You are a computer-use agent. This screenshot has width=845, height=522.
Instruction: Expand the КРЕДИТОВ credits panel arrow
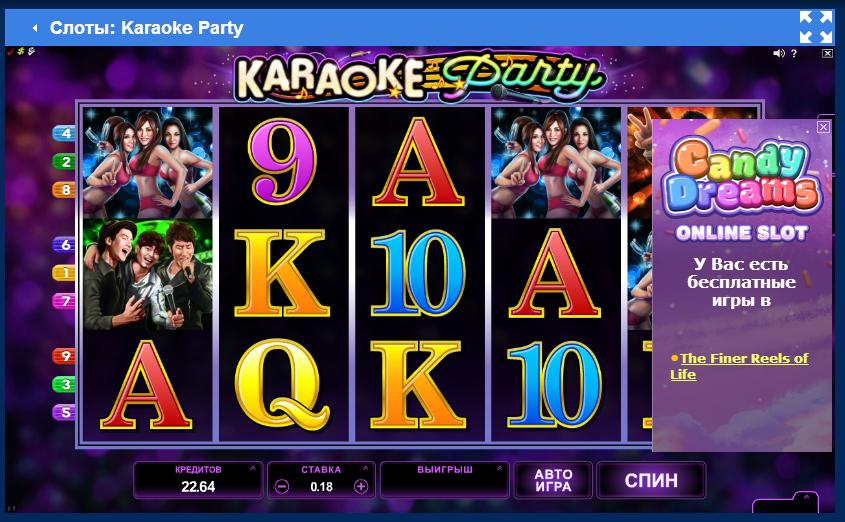[x=254, y=468]
